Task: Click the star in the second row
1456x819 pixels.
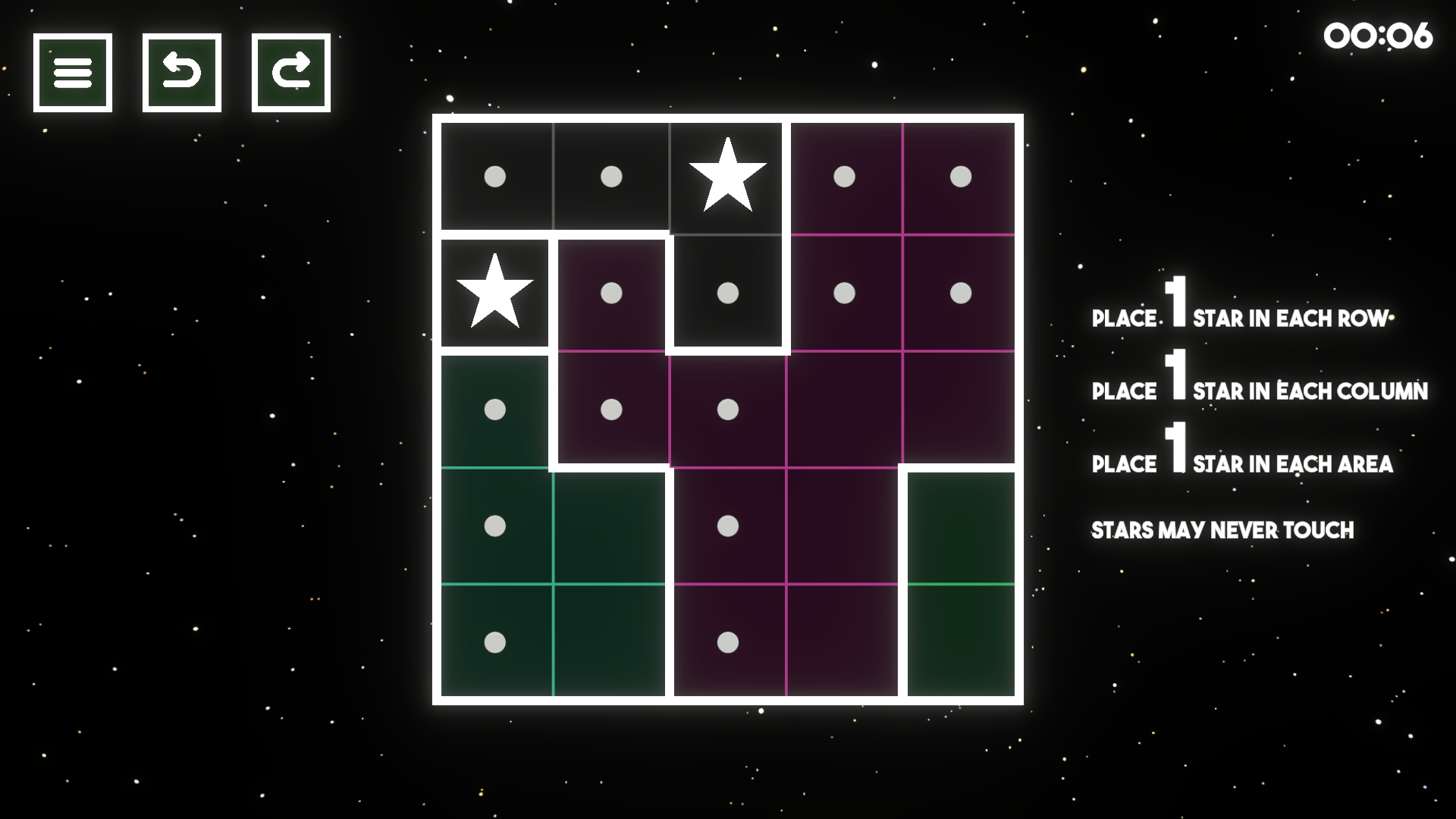Action: click(496, 294)
